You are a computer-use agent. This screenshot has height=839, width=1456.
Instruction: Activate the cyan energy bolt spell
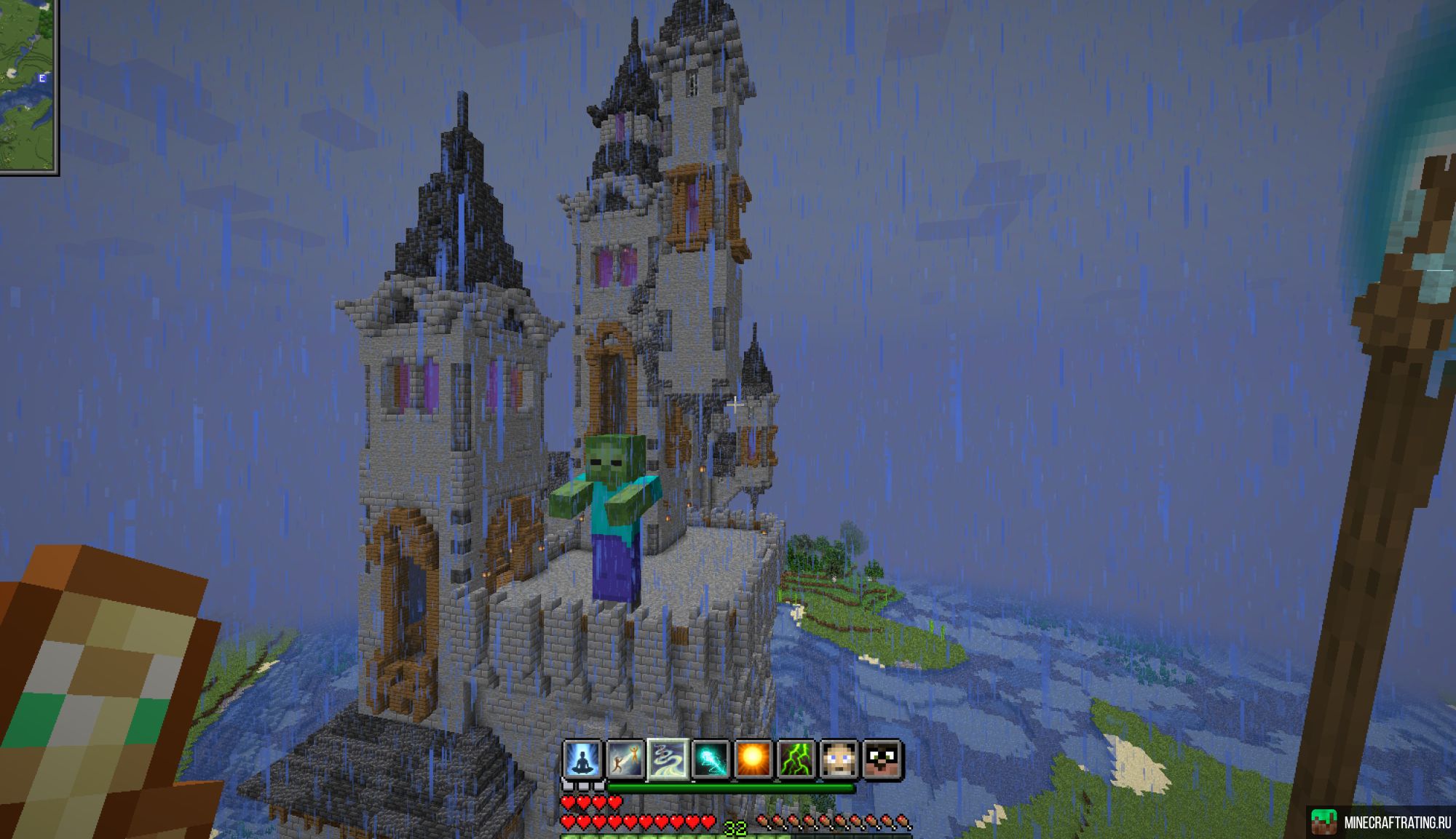coord(711,760)
